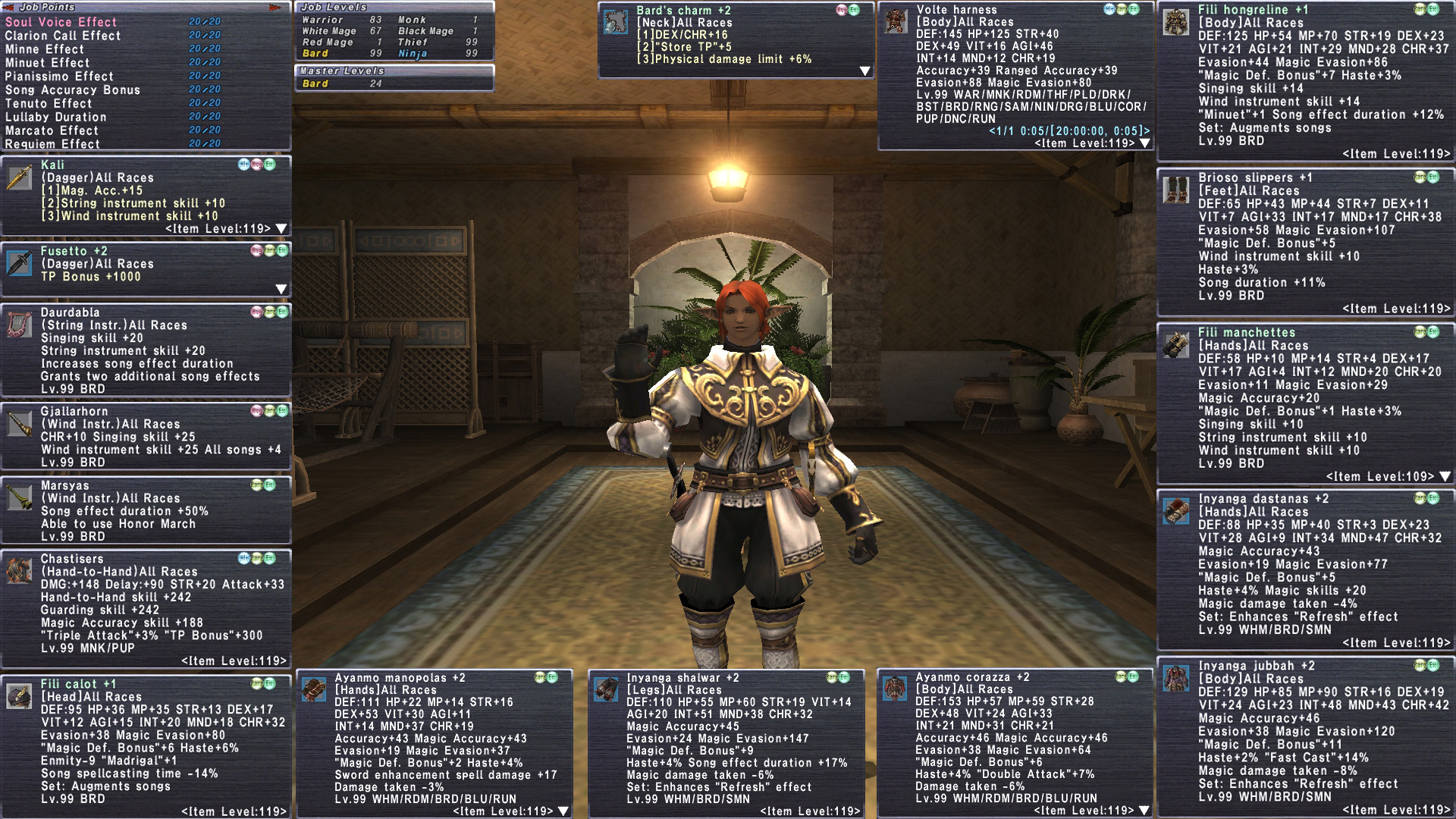The height and width of the screenshot is (819, 1456).
Task: Choose the Marsyas flute item icon
Action: coord(18,497)
